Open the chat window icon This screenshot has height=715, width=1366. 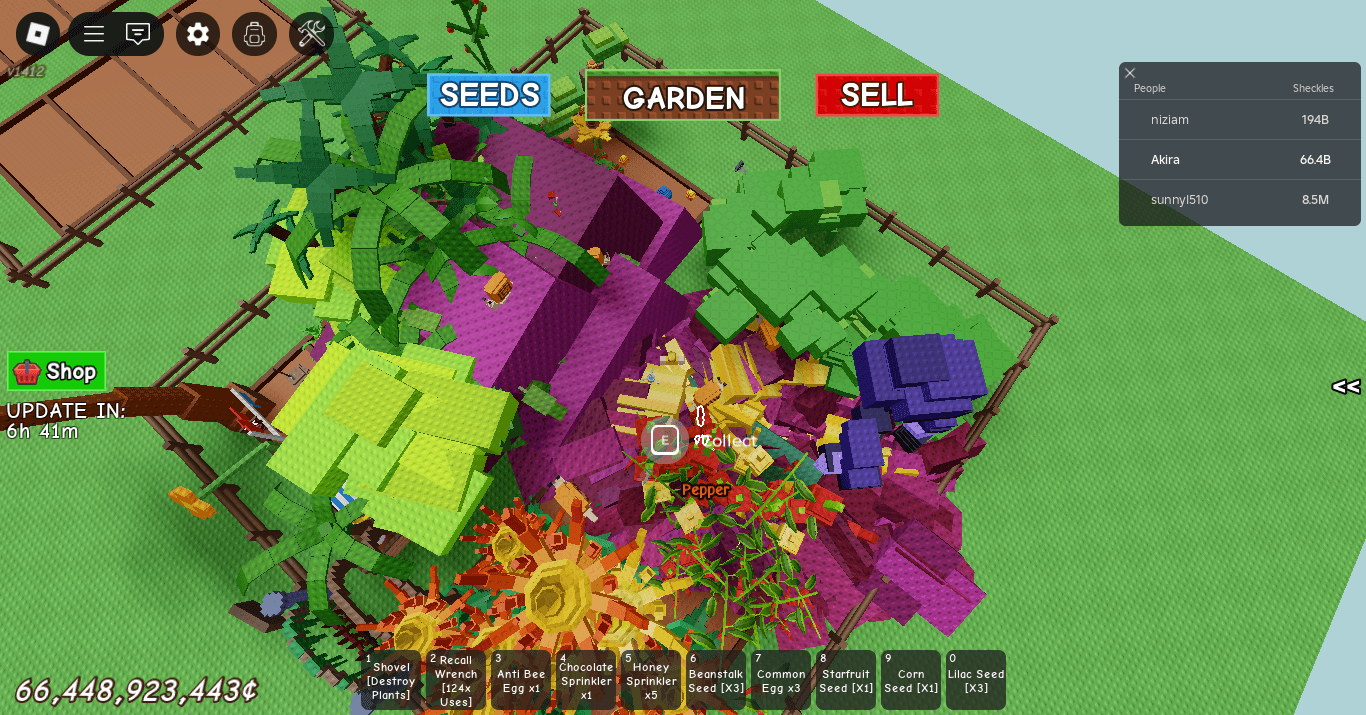click(x=138, y=34)
